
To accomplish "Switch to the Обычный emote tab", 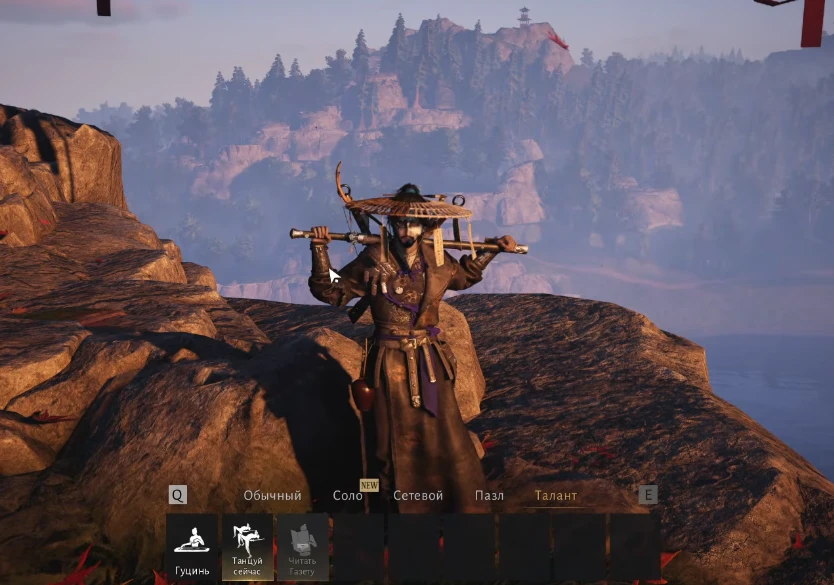I will click(x=272, y=496).
